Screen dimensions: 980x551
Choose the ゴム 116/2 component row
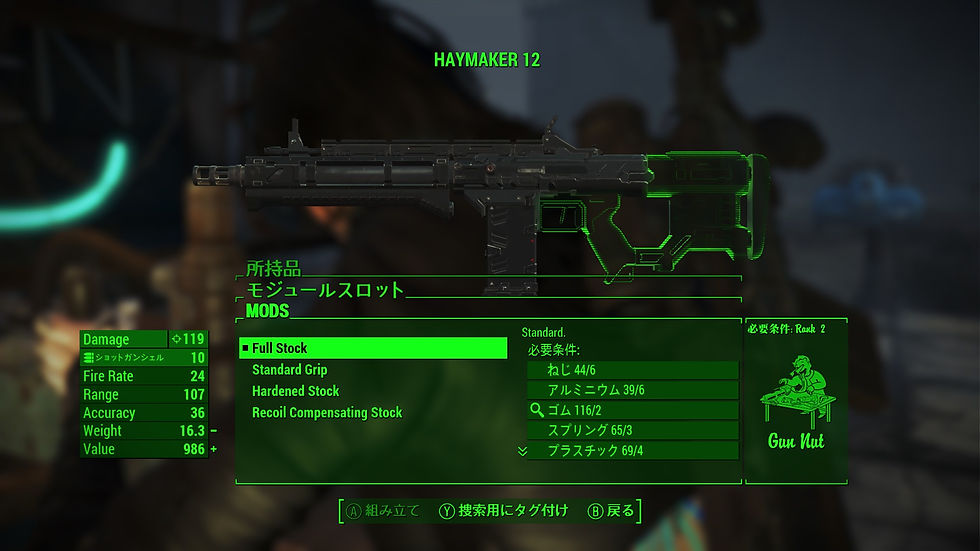coord(632,410)
